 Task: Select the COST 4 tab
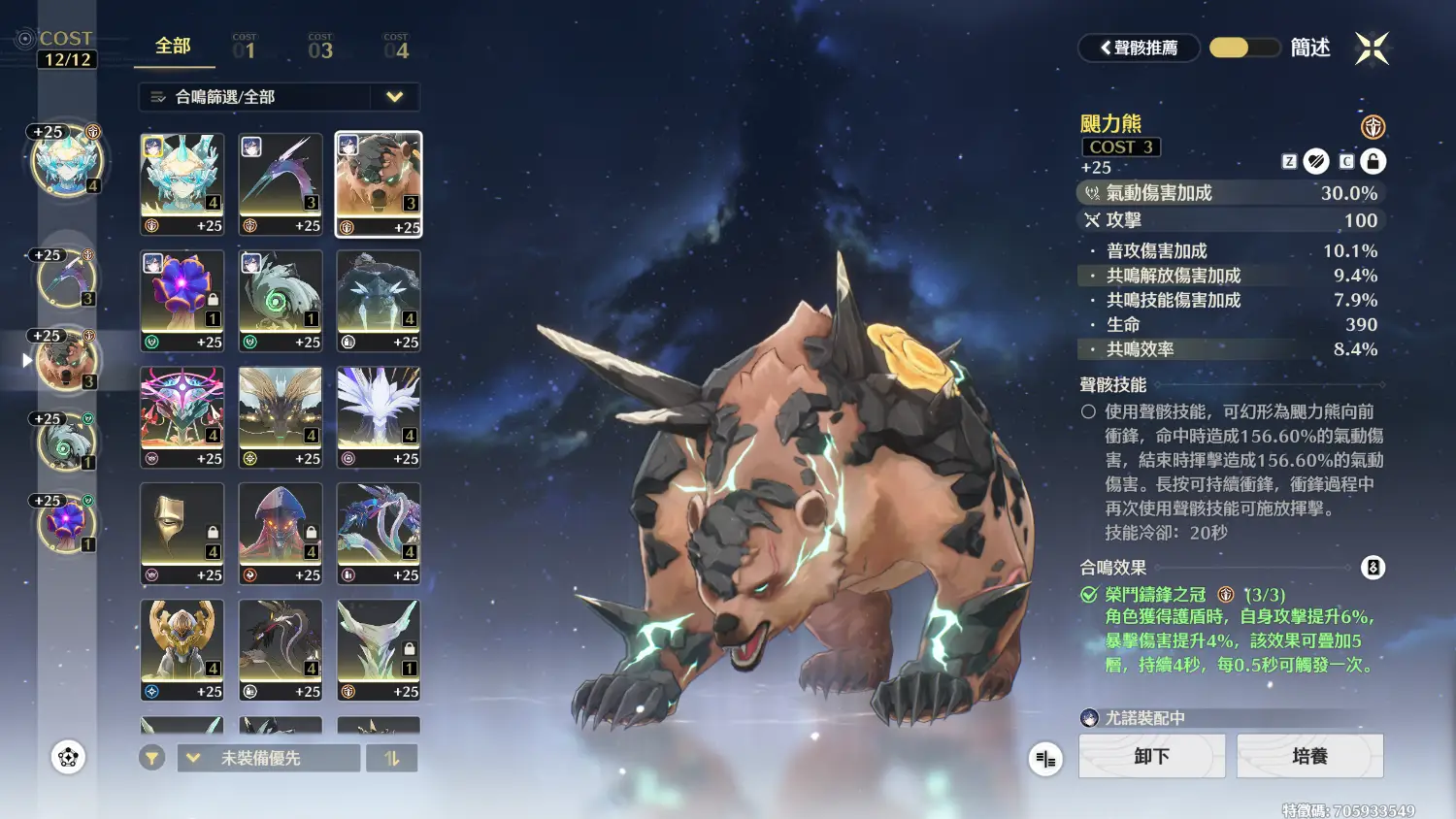[396, 47]
